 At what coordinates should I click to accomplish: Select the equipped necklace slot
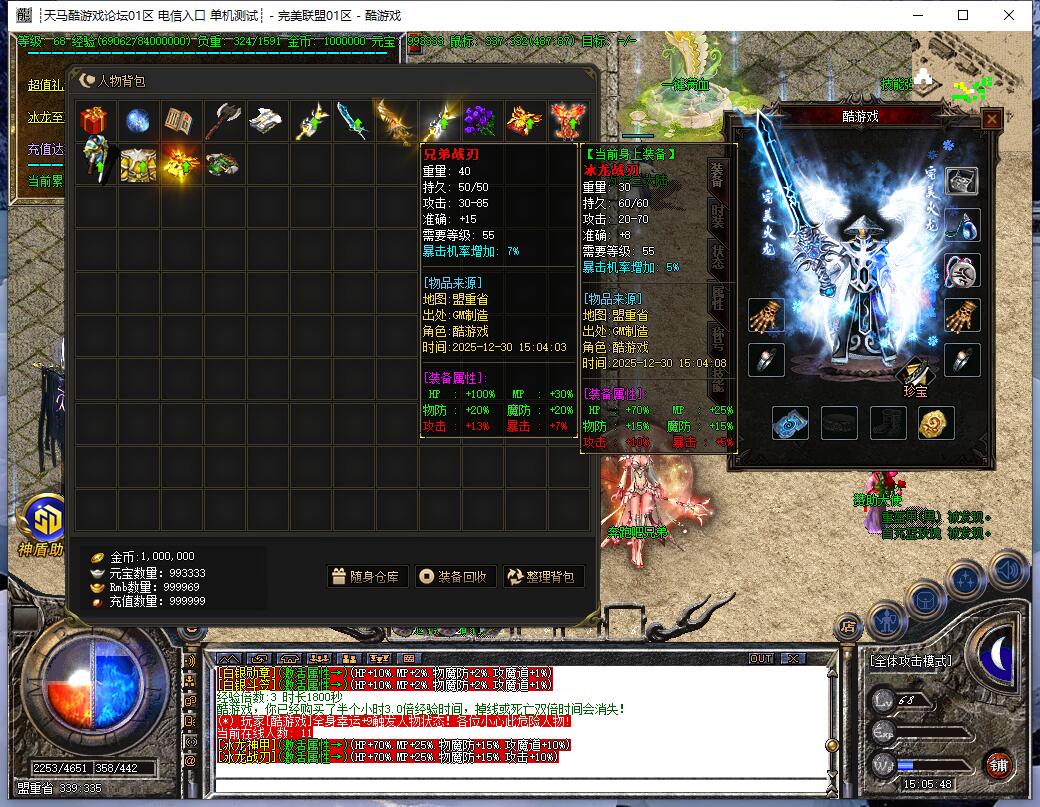click(962, 225)
